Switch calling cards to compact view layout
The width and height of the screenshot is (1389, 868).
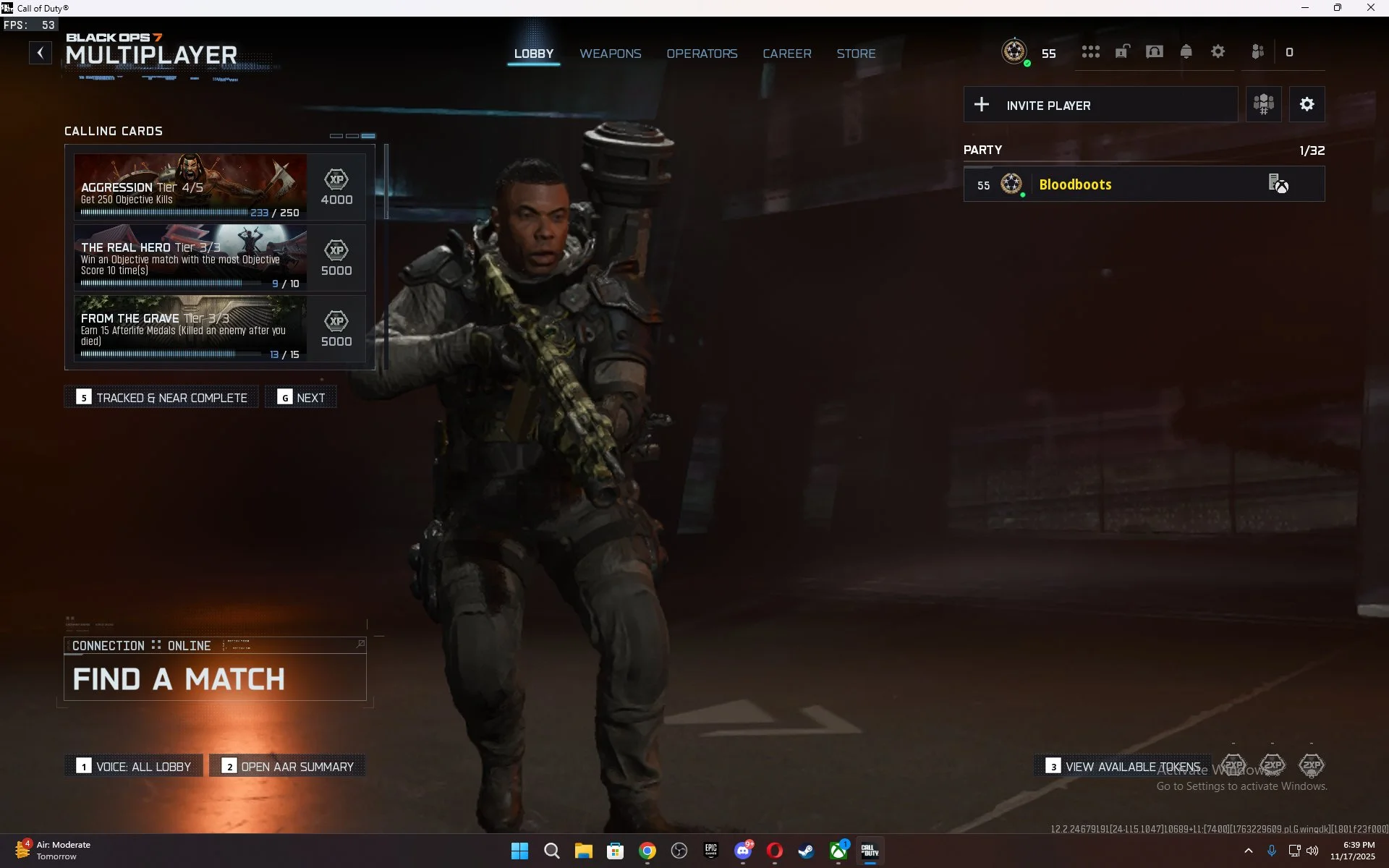click(x=337, y=136)
